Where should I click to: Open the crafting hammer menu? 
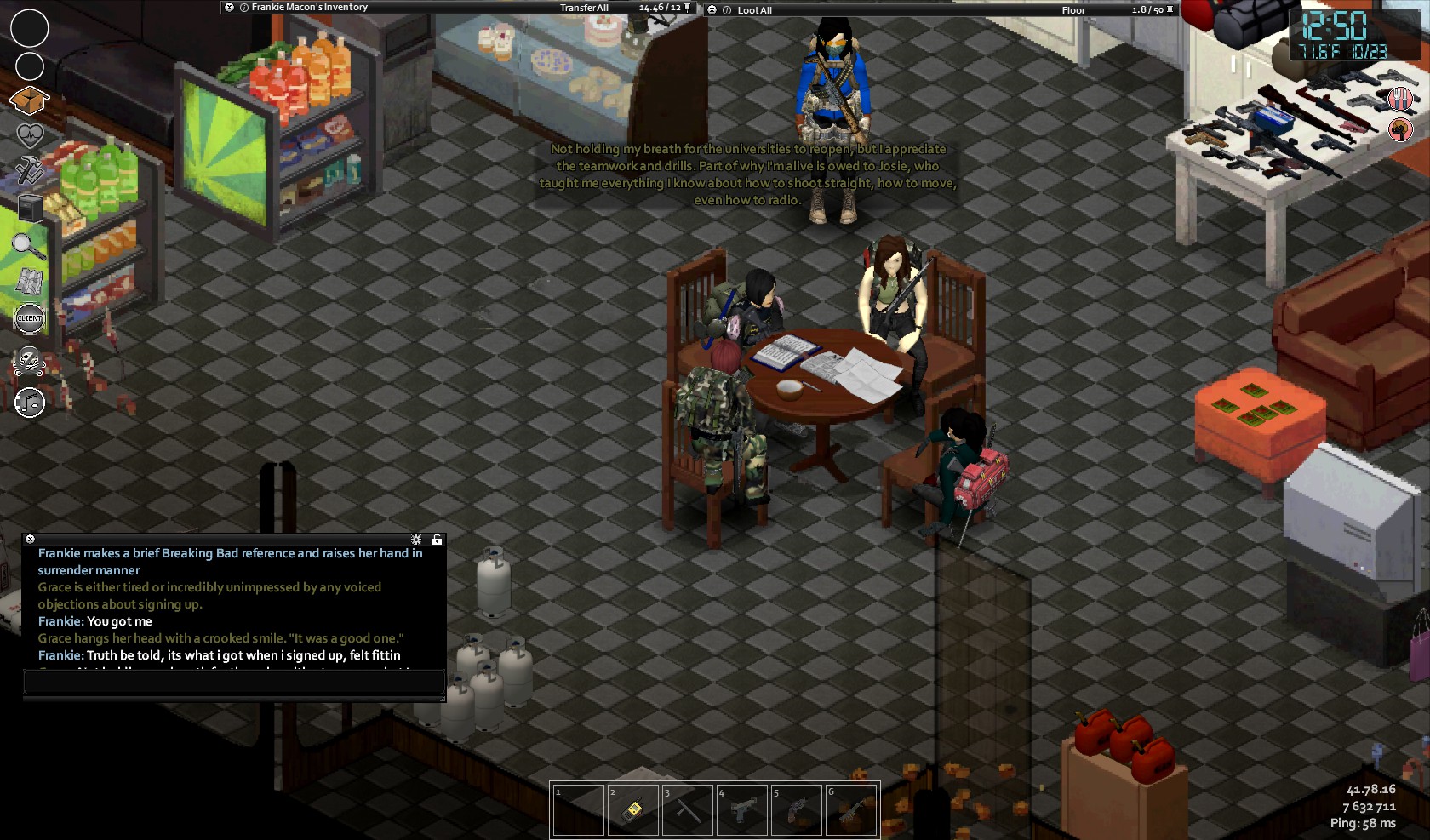(29, 170)
